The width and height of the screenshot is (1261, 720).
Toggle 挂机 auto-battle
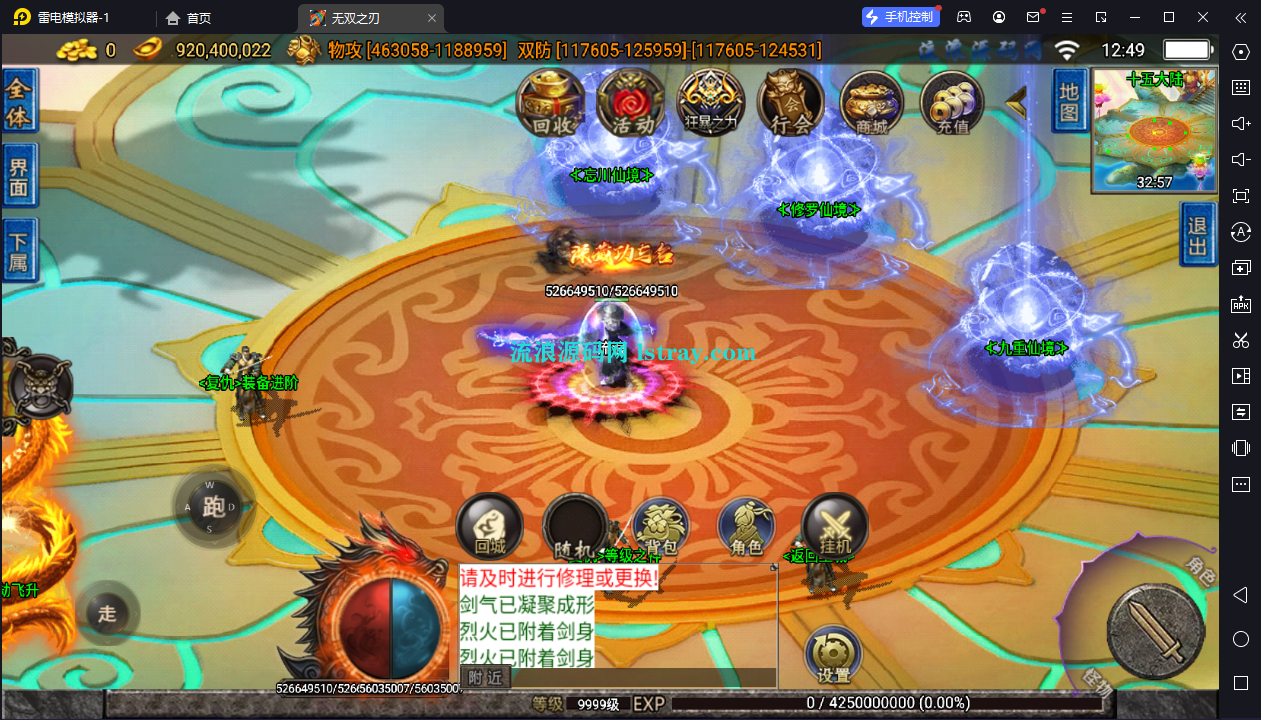click(x=835, y=527)
